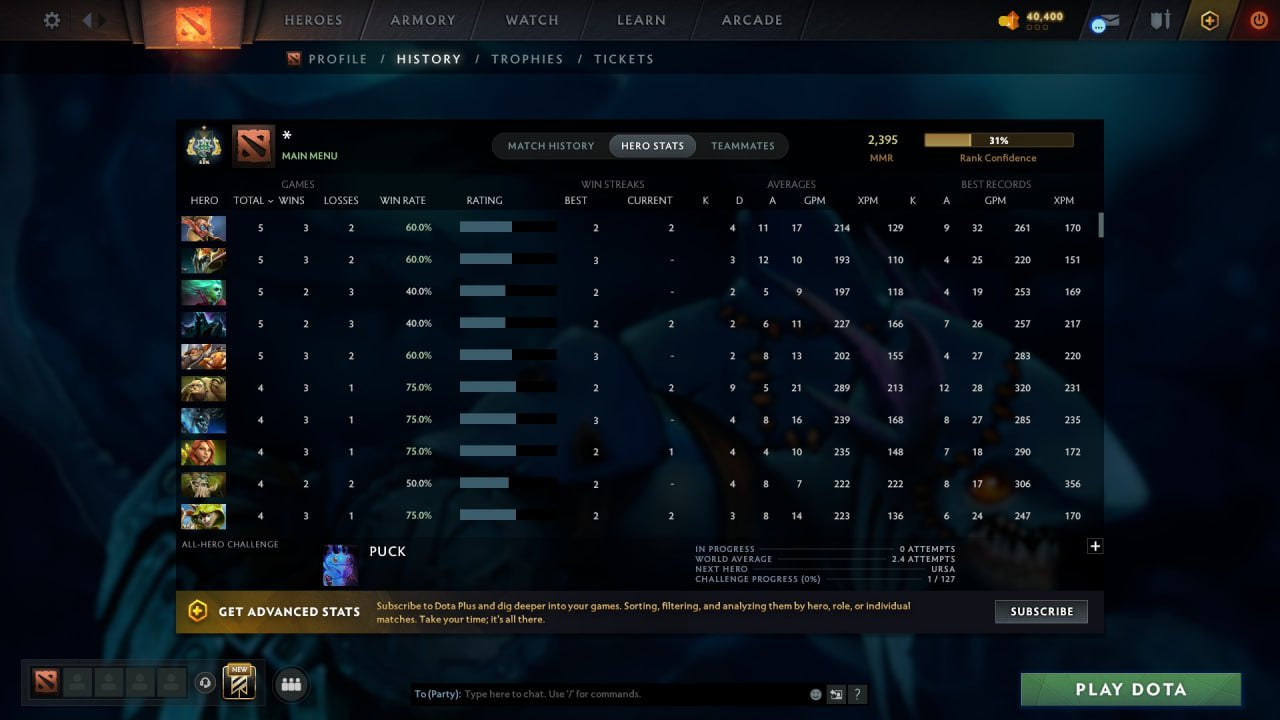
Task: Open the Battle Pass item marked NEW
Action: [x=237, y=684]
